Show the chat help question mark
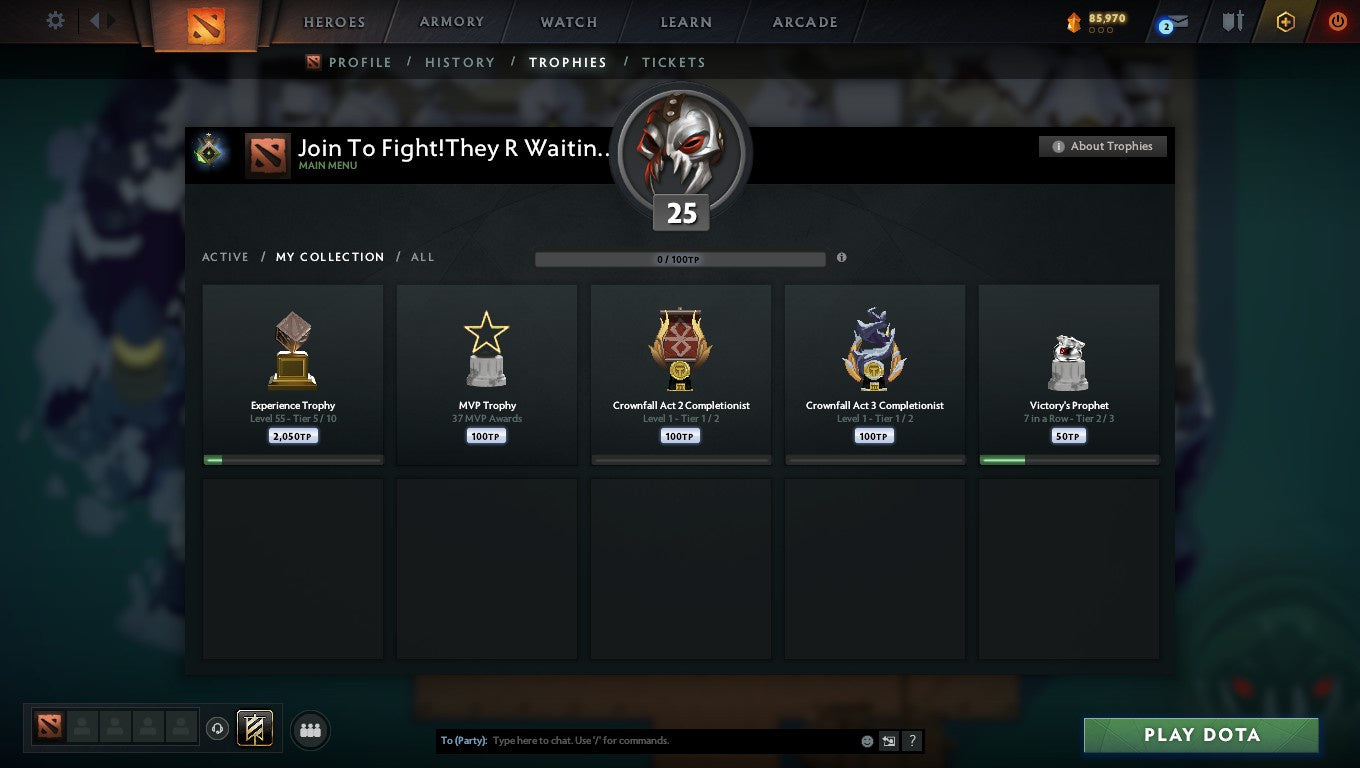 [911, 741]
